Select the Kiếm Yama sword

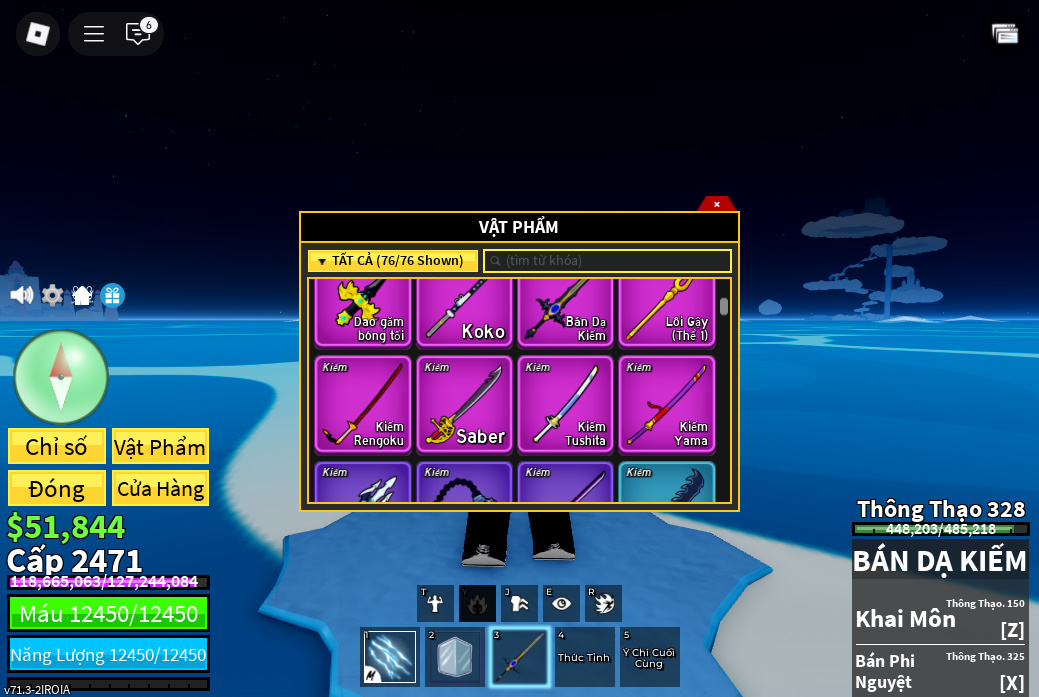666,405
